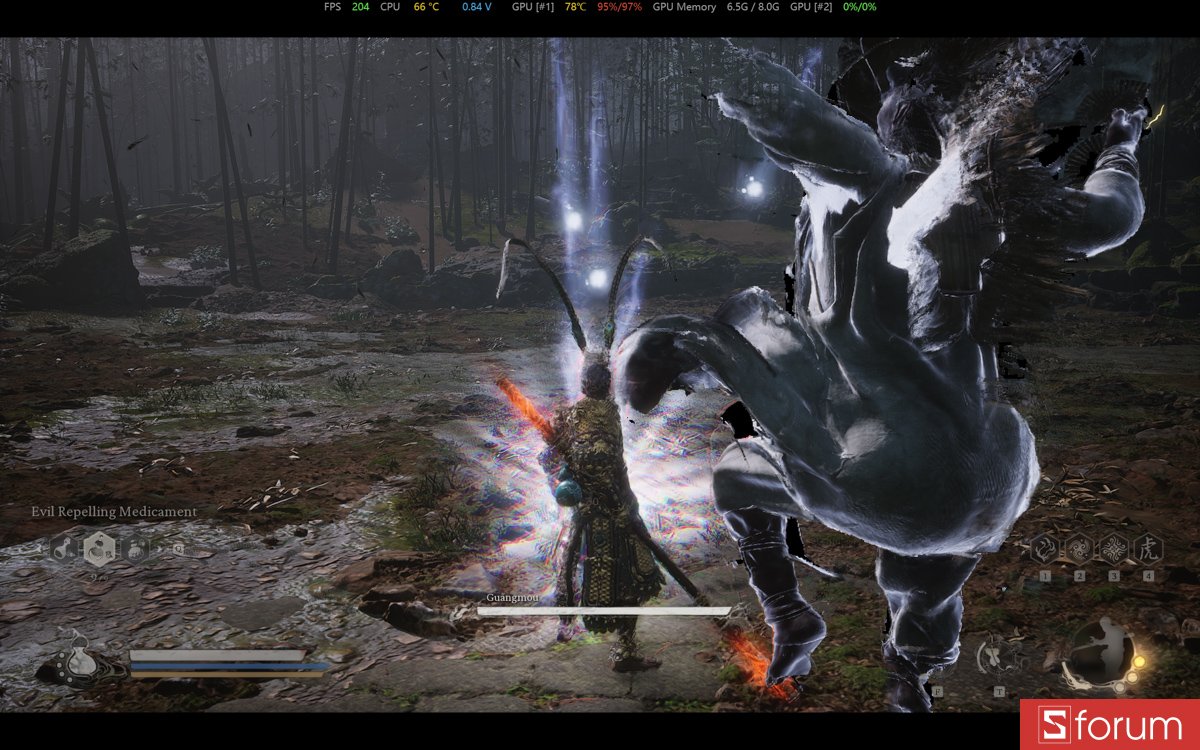Trigger the ornate knot spell in slot 3
The image size is (1200, 750).
[1113, 548]
